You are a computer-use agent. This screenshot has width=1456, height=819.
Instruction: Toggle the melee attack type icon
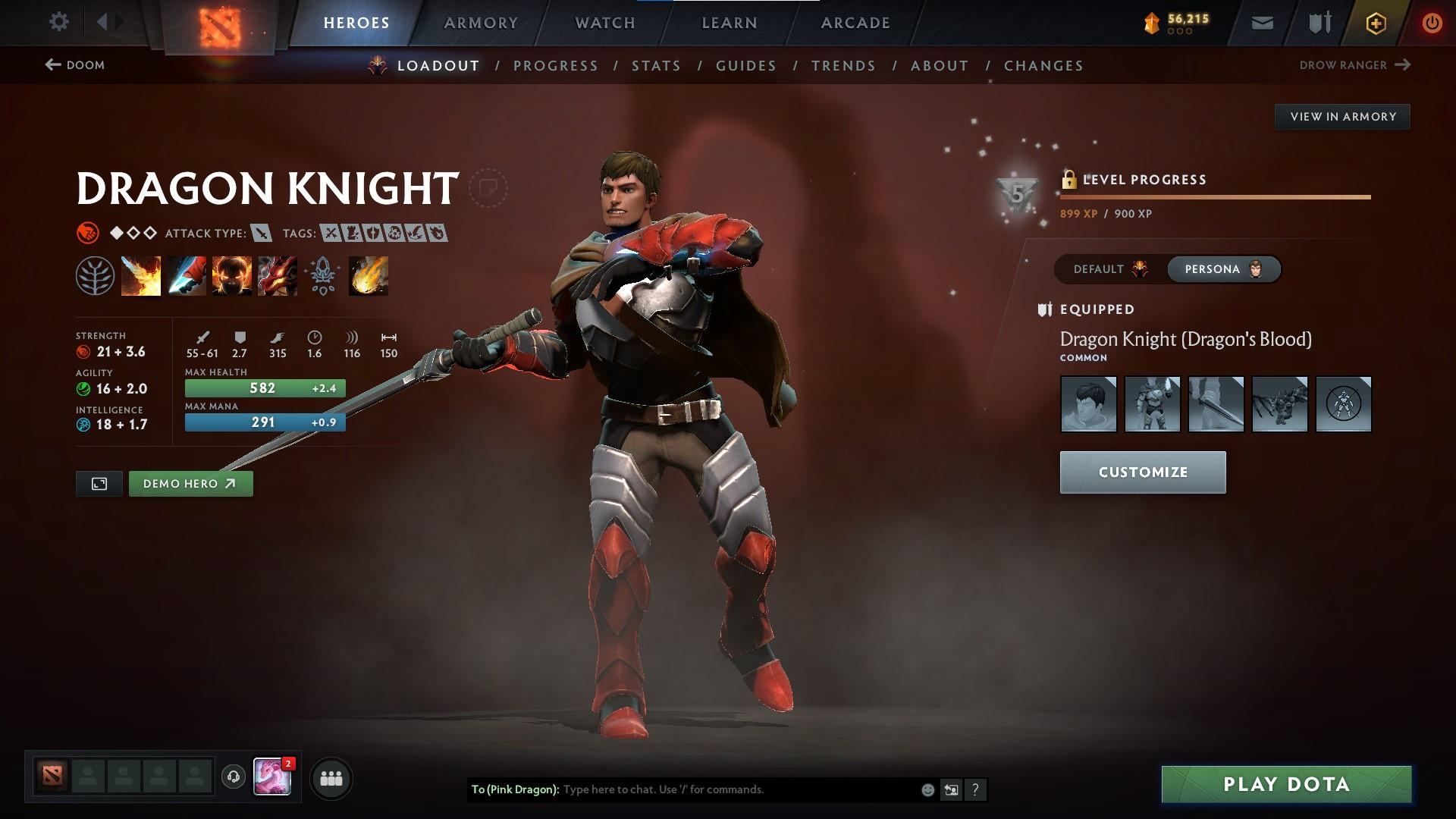point(262,234)
